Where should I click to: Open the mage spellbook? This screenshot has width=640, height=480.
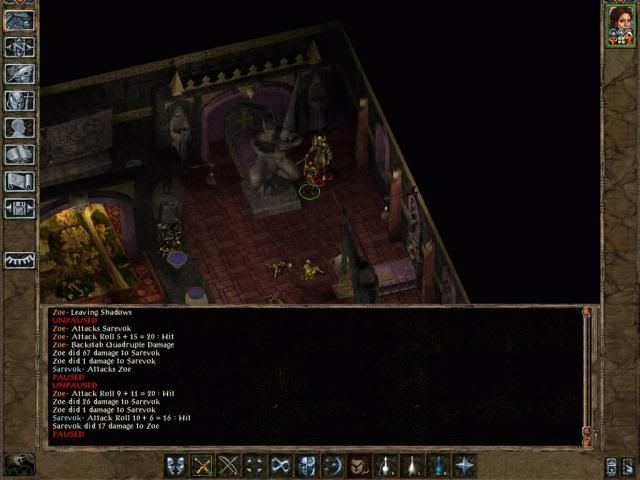point(19,154)
